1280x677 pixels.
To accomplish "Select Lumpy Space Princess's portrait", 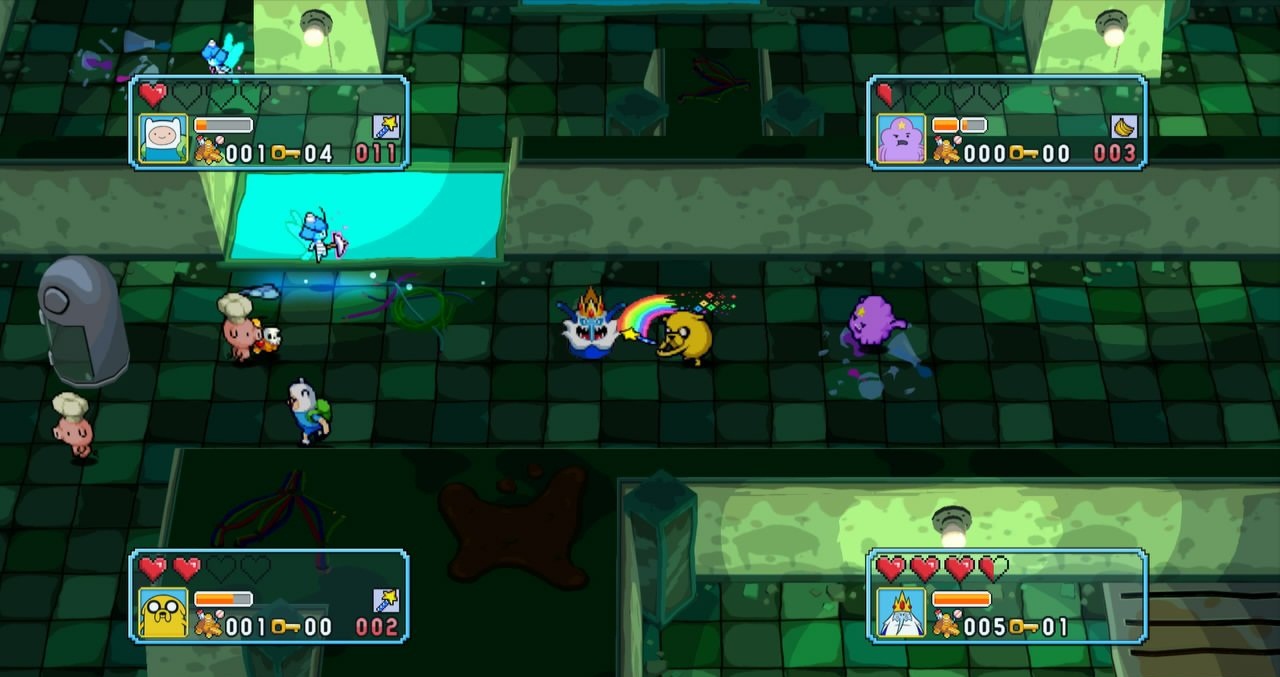I will pyautogui.click(x=901, y=138).
